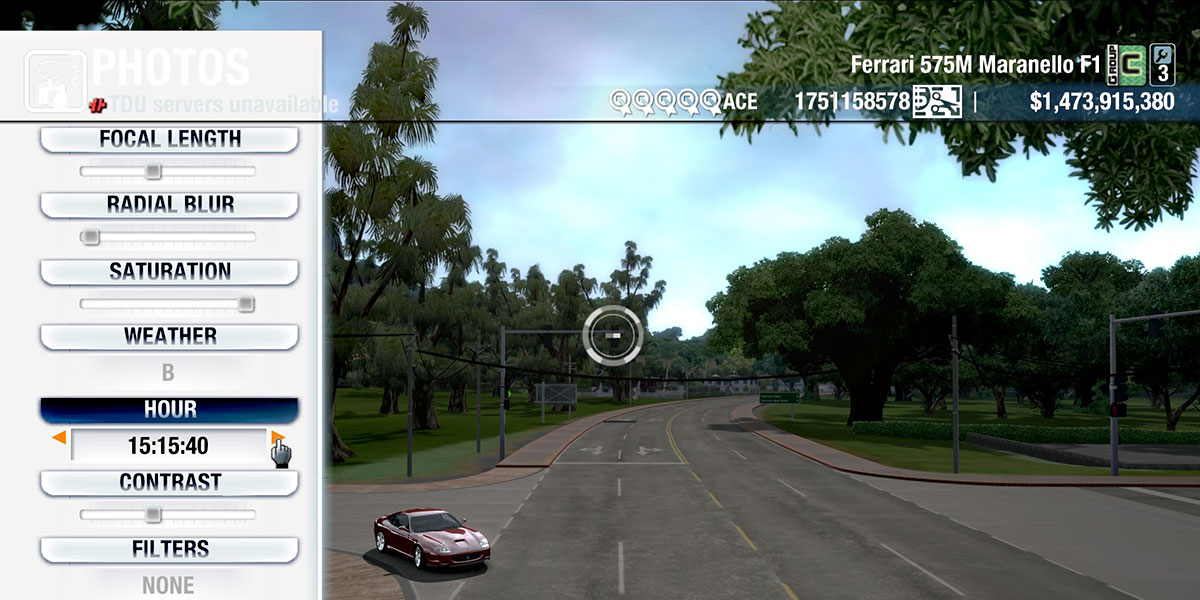Open the Filters option

coord(169,549)
